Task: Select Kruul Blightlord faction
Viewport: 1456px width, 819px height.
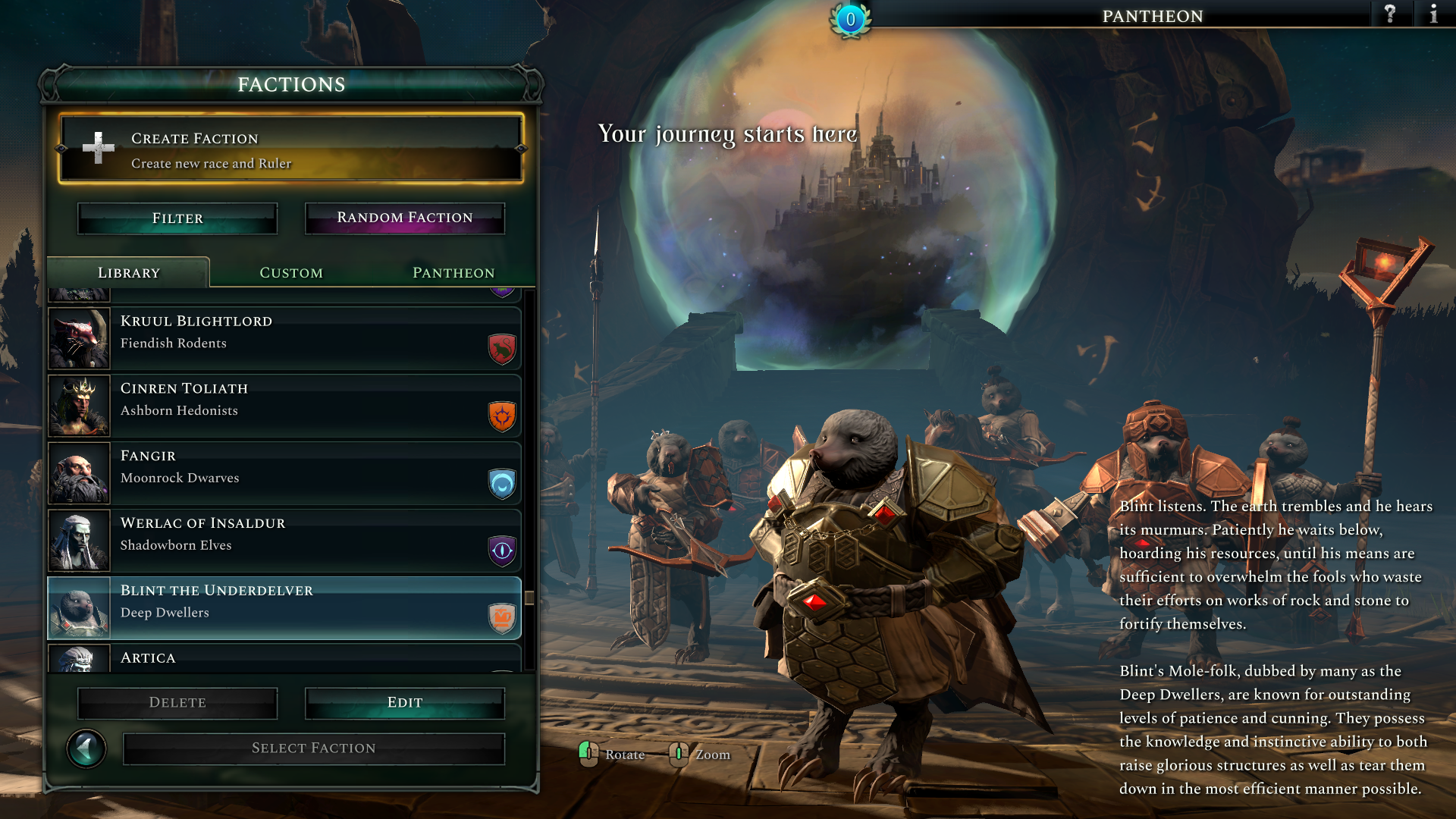Action: 284,338
